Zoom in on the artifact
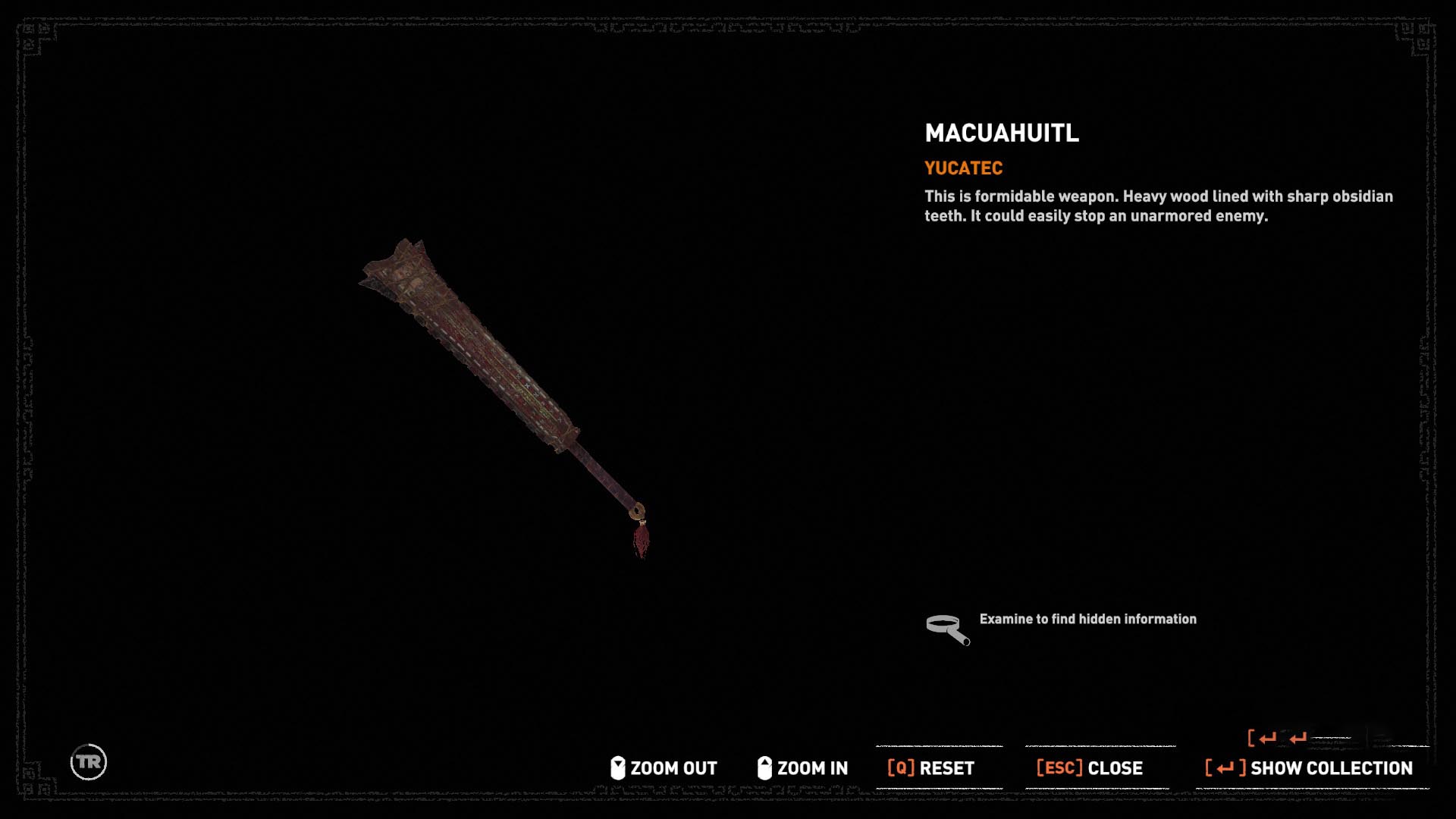 [x=803, y=768]
